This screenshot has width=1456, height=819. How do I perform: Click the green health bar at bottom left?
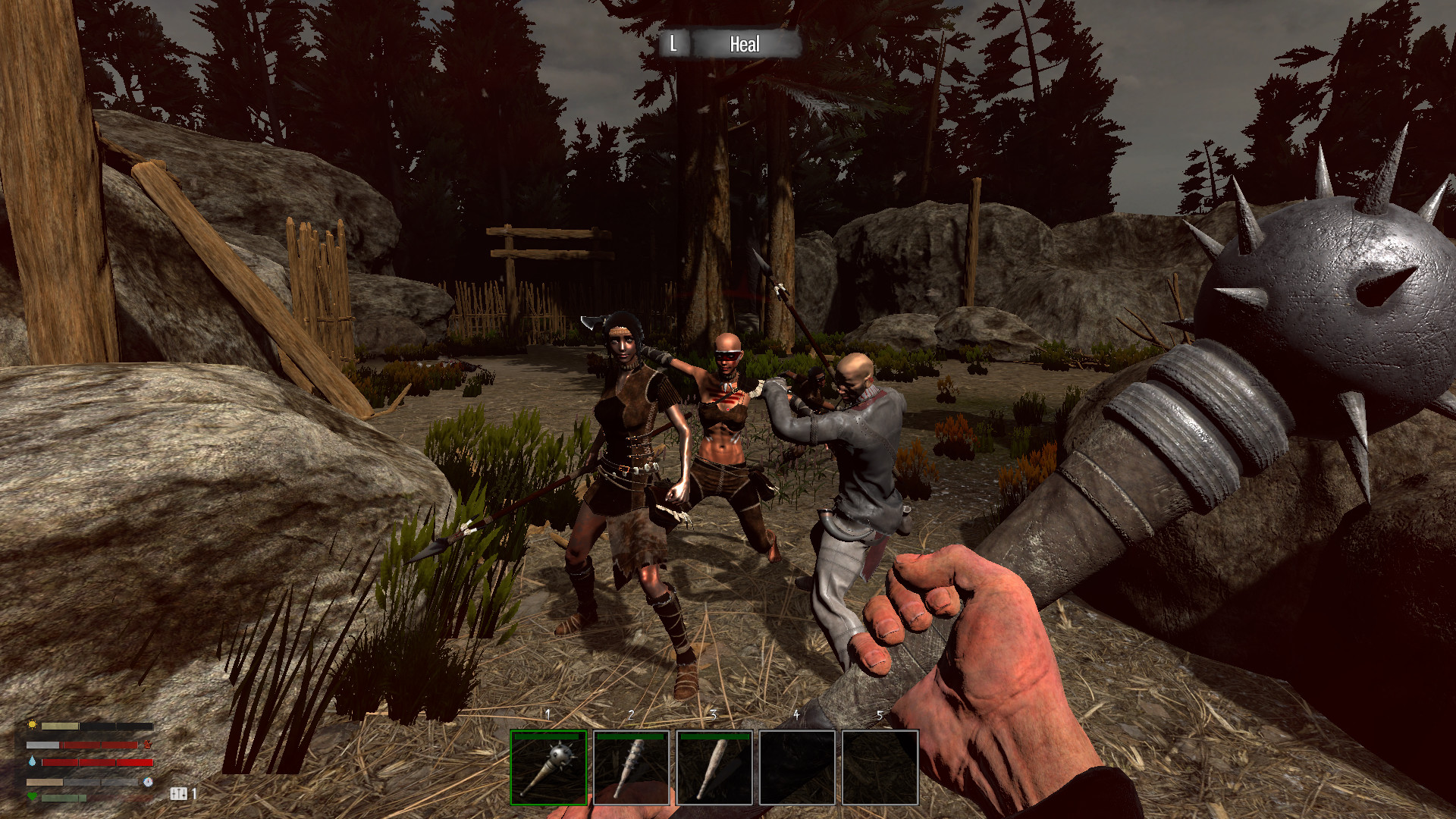tap(62, 798)
